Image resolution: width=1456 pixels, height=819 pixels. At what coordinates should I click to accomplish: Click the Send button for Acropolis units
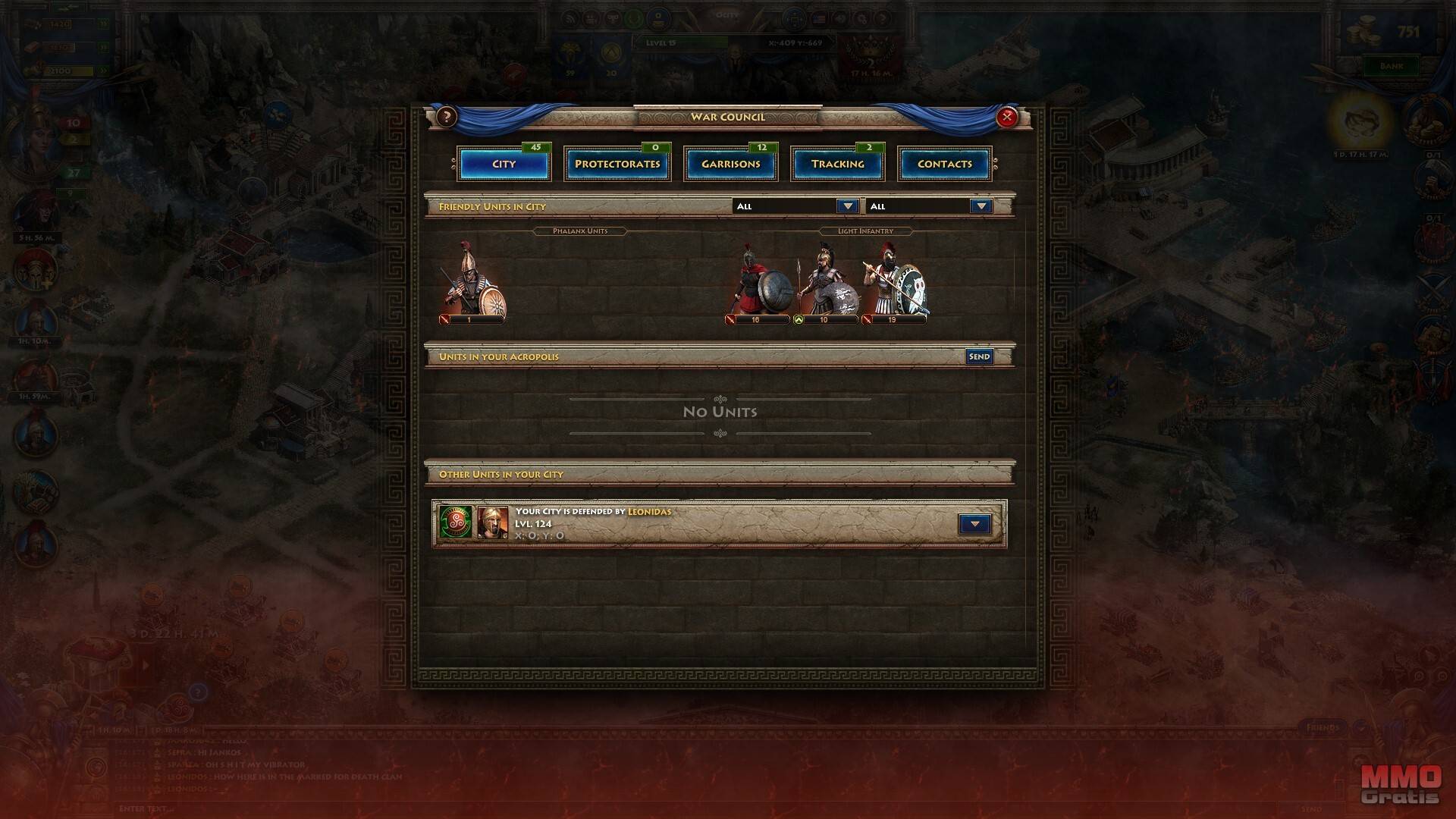(979, 356)
